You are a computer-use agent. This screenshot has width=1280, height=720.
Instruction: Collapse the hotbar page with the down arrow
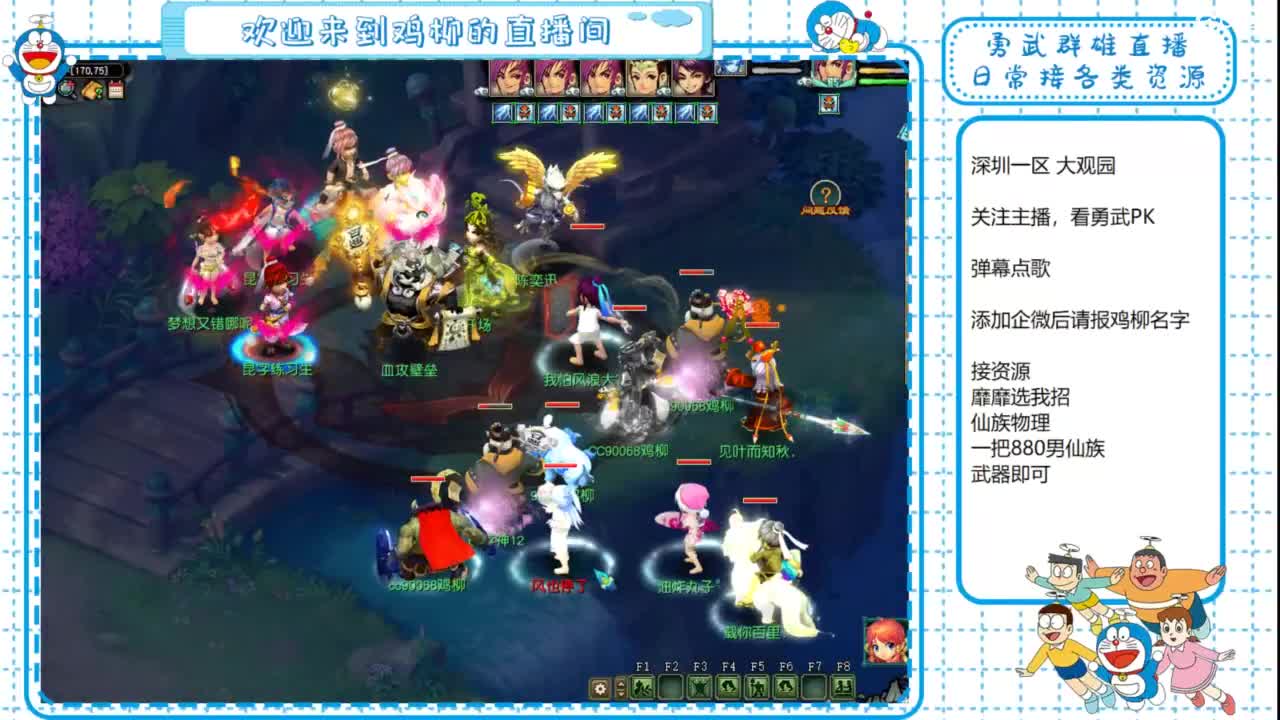620,694
